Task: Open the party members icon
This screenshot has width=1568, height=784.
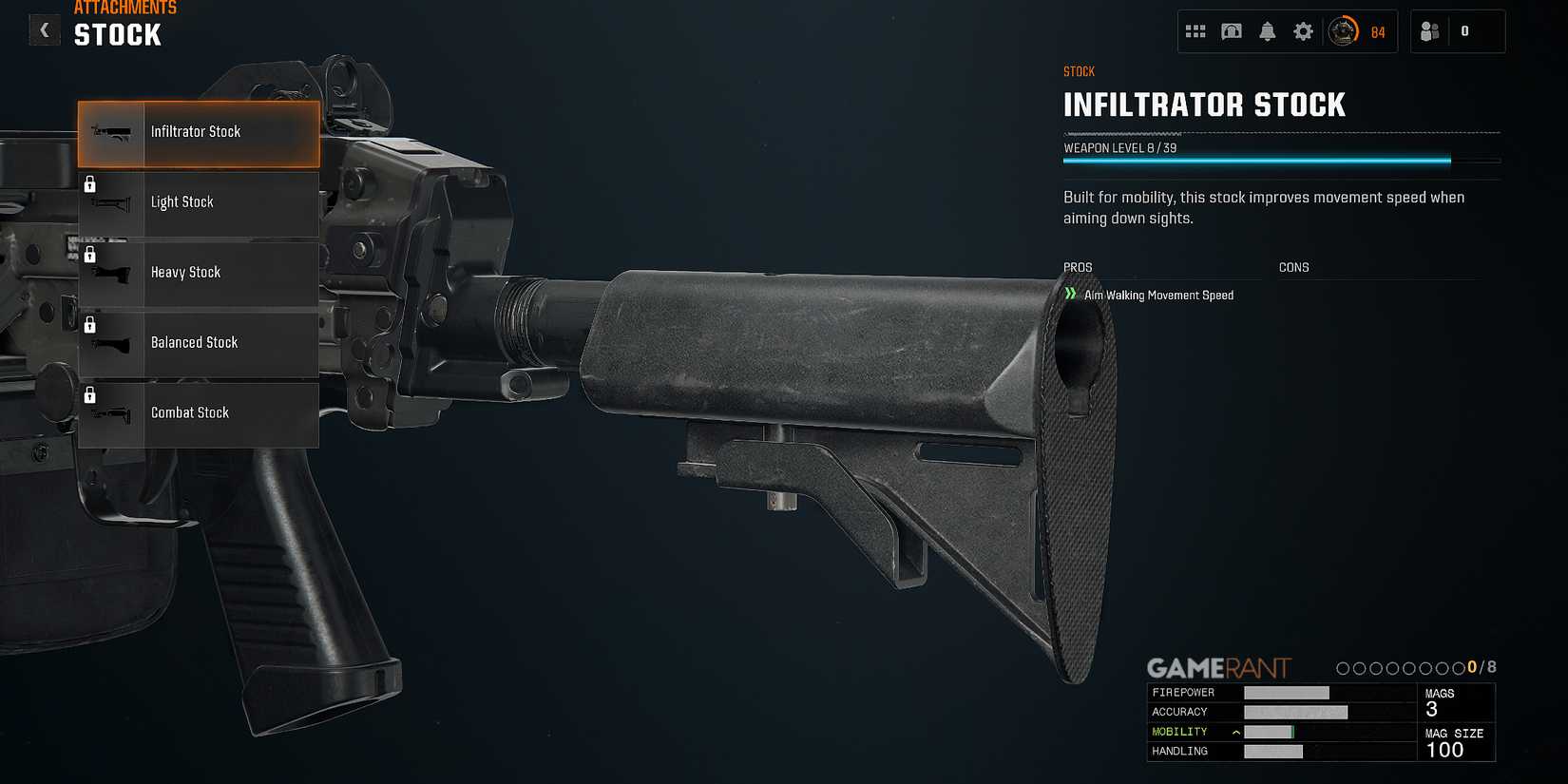Action: pos(1431,31)
